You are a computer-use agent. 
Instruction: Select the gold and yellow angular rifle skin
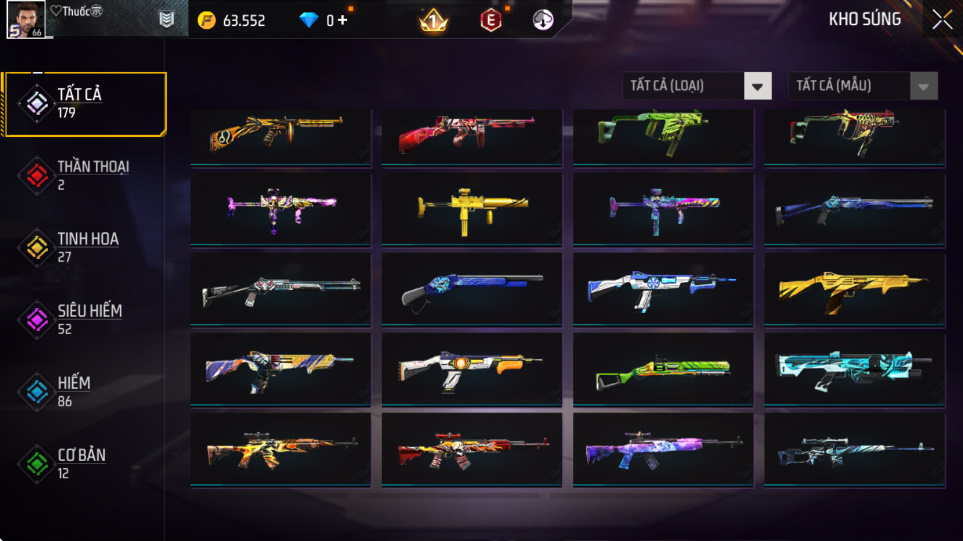click(x=850, y=289)
